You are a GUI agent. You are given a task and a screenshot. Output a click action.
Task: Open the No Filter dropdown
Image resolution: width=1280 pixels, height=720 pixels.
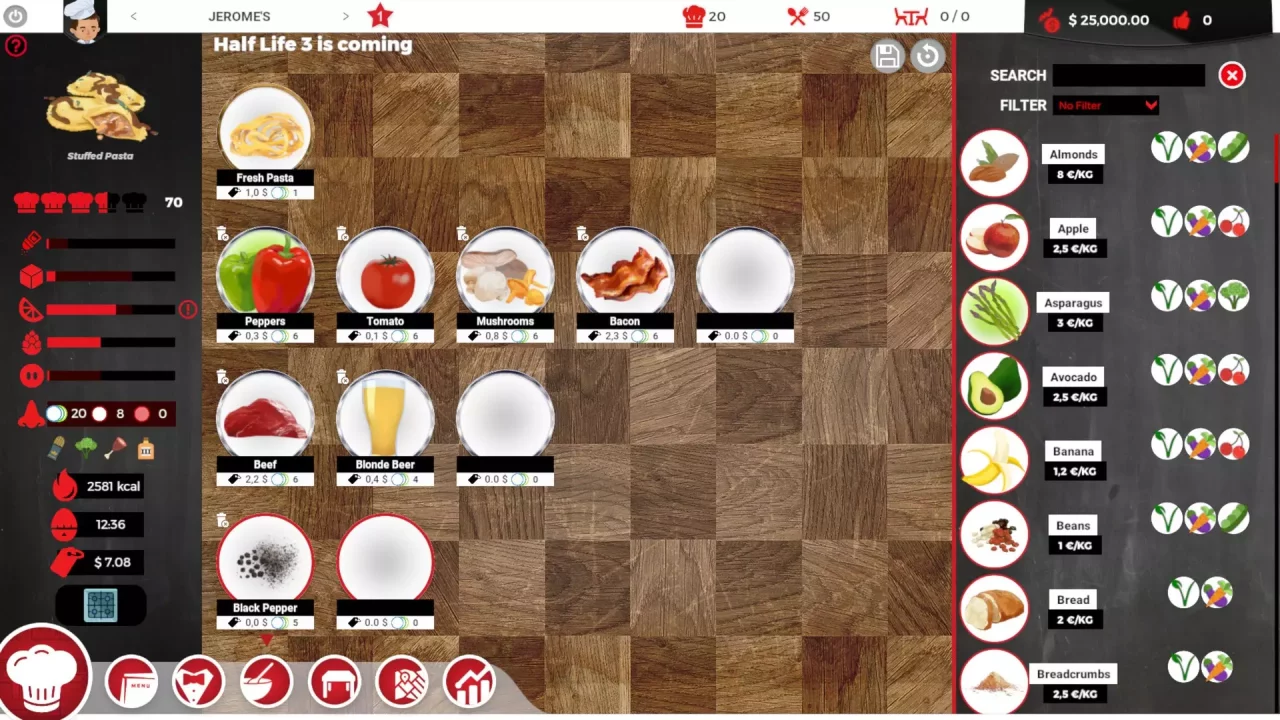(1106, 105)
